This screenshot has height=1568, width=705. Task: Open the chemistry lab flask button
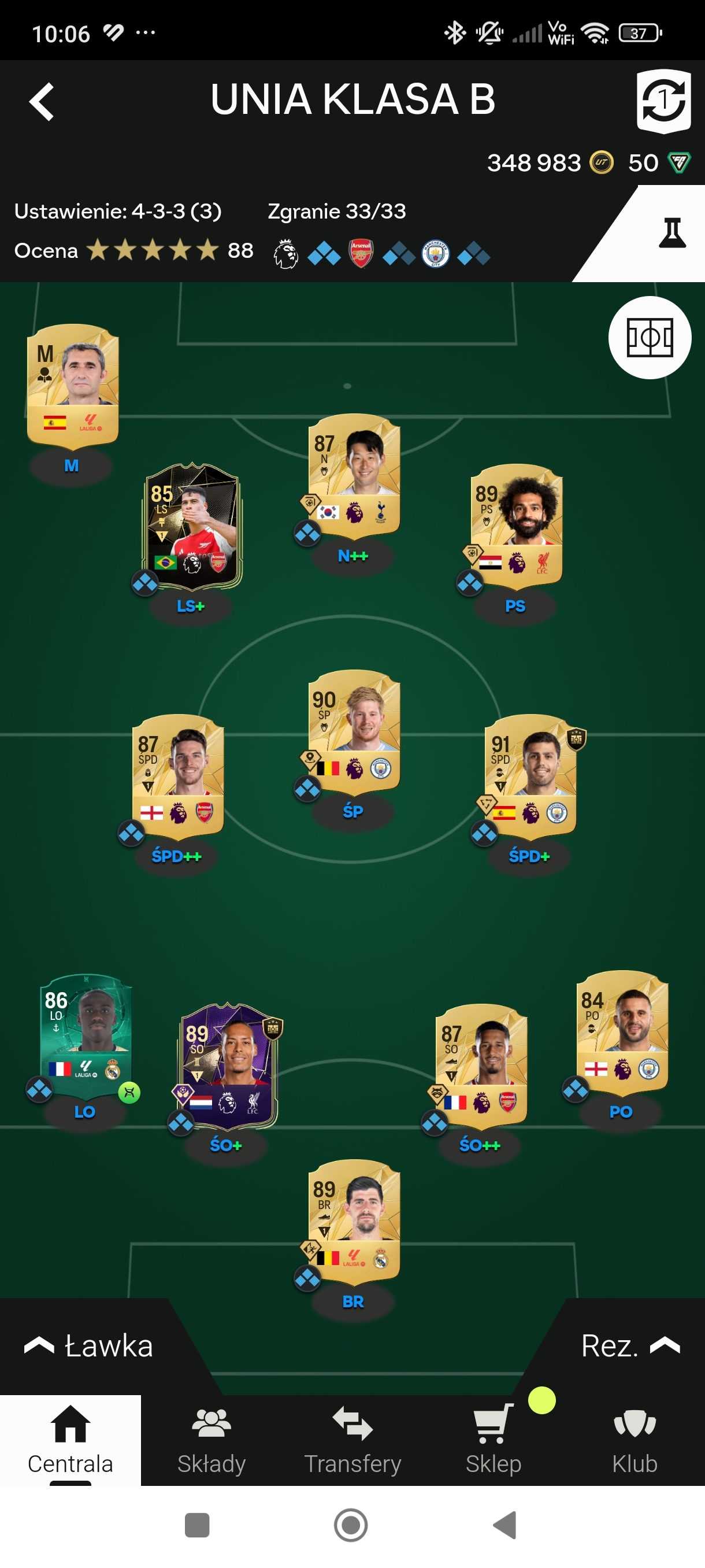click(671, 233)
